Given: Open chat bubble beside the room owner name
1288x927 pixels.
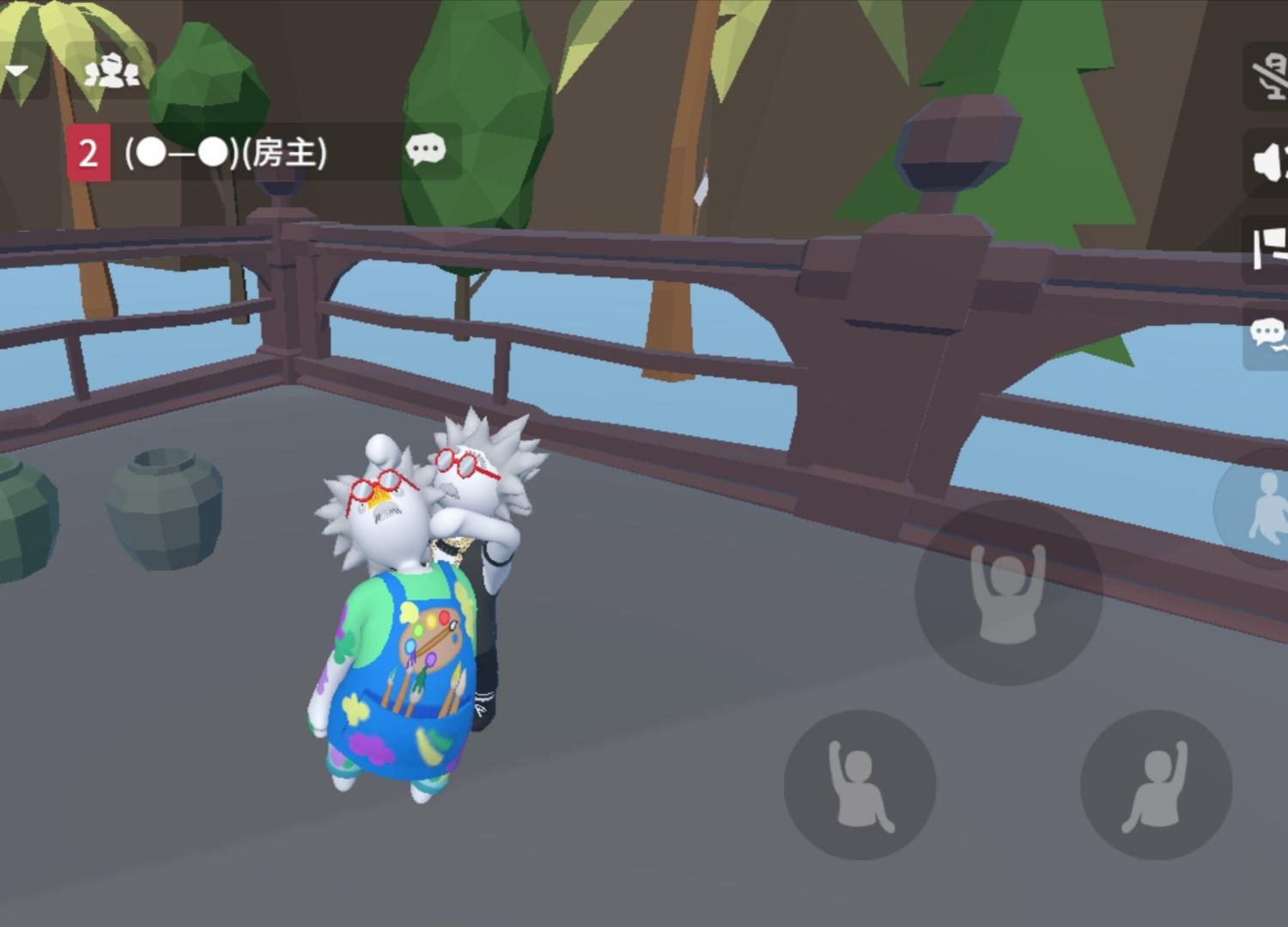Looking at the screenshot, I should click(x=427, y=150).
